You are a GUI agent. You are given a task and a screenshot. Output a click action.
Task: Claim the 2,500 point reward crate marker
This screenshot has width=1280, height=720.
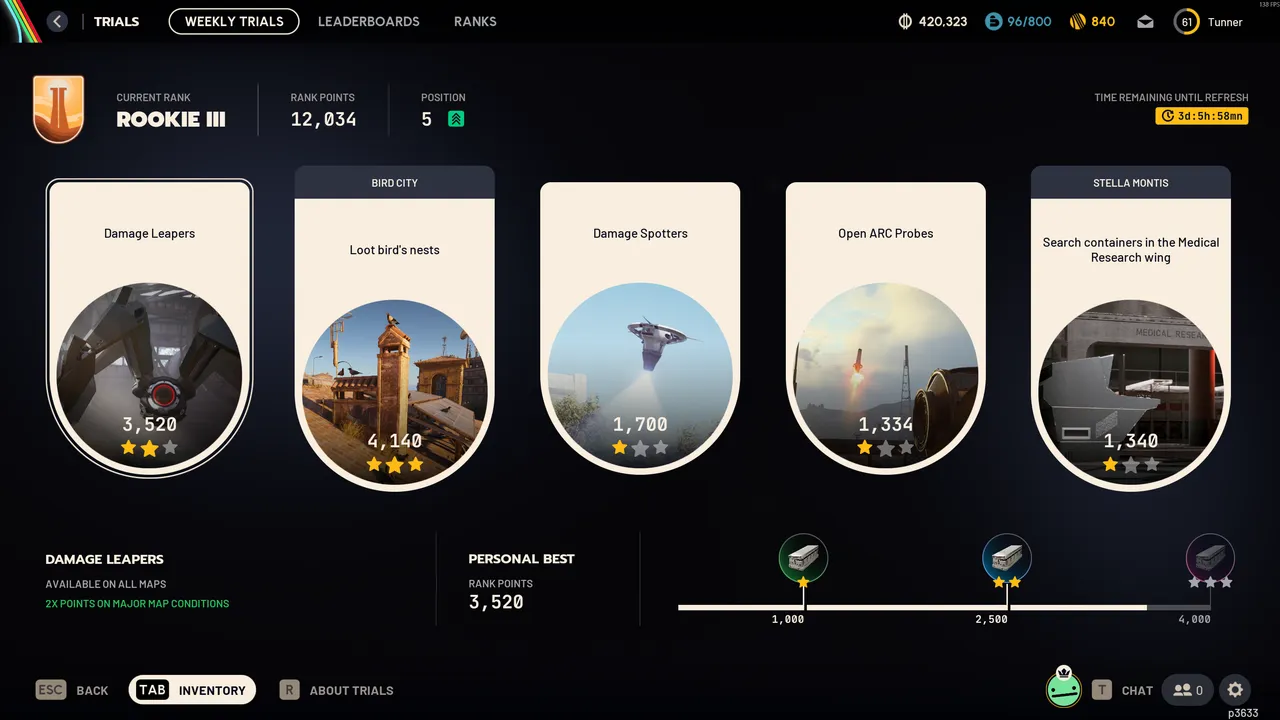1006,558
